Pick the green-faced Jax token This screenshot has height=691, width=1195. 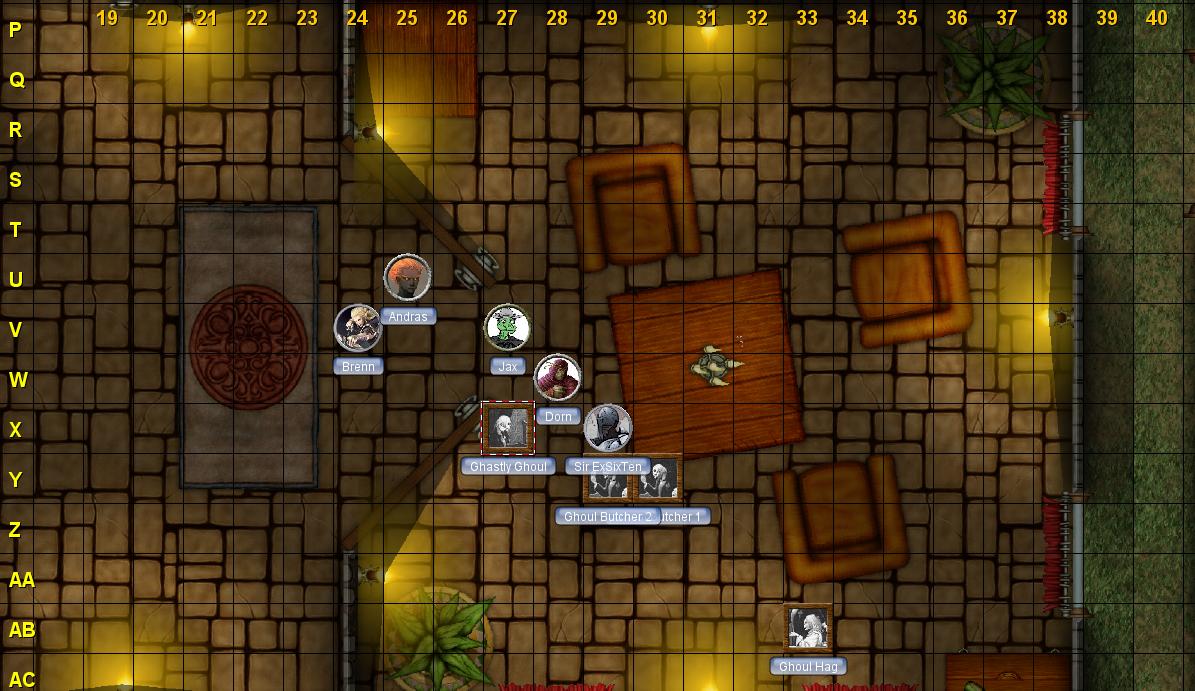tap(507, 328)
